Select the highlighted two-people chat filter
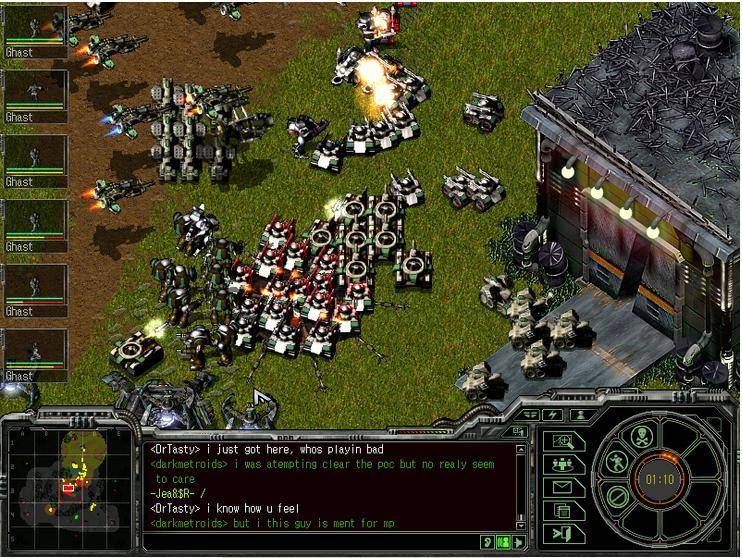This screenshot has width=742, height=558. [x=503, y=542]
